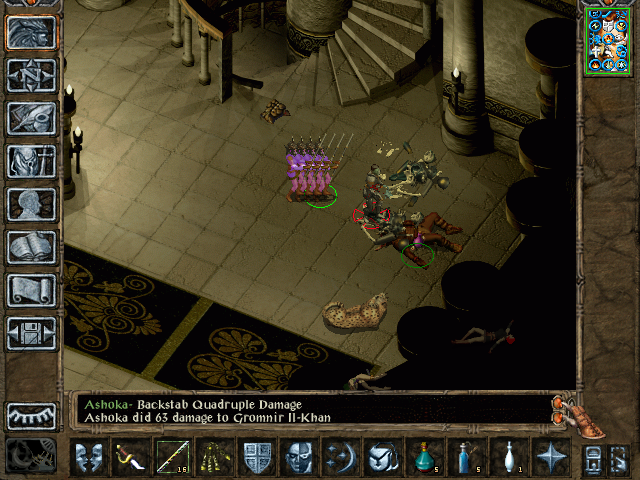Activate the twin masks talk action
The image size is (640, 480).
89,457
